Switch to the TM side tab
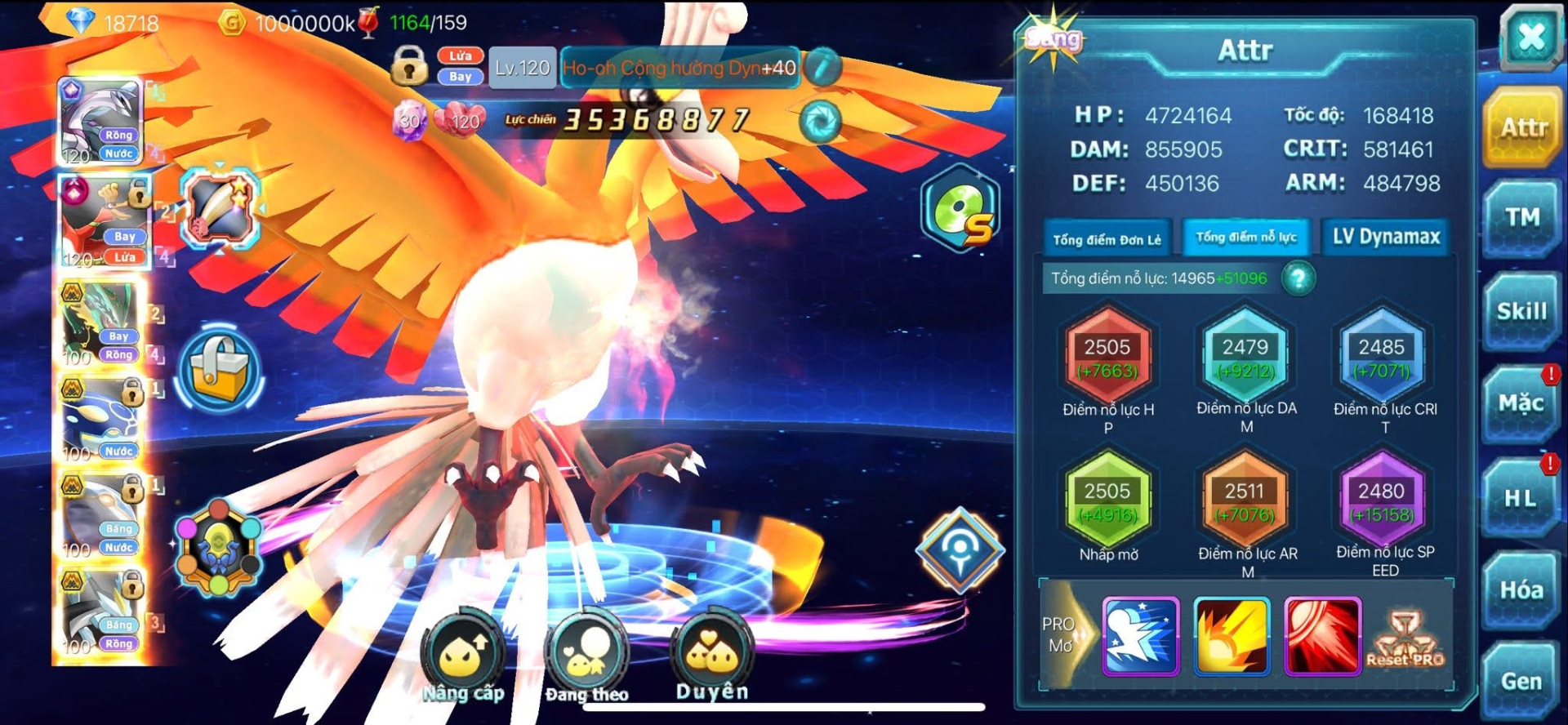 point(1521,218)
